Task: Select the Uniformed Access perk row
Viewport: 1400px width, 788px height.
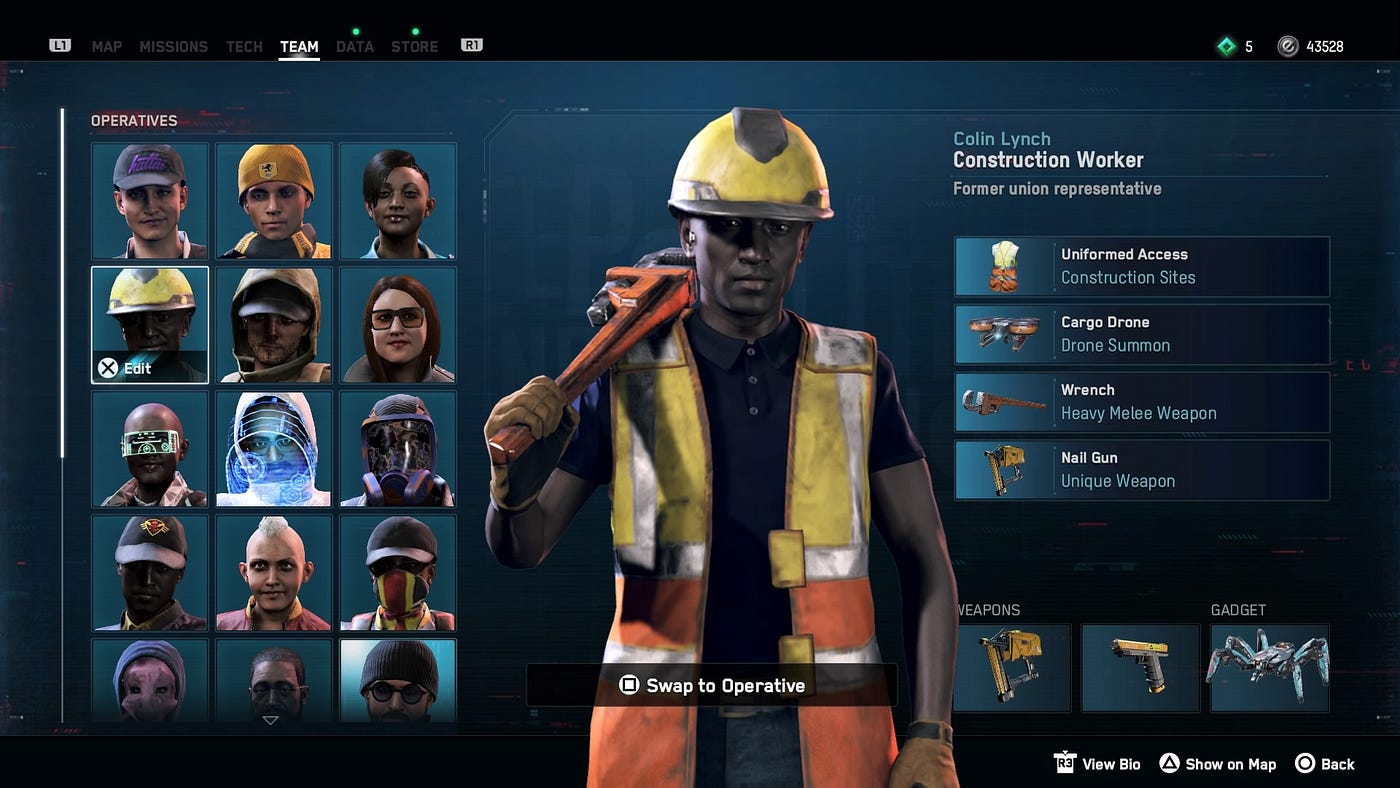Action: point(1142,267)
